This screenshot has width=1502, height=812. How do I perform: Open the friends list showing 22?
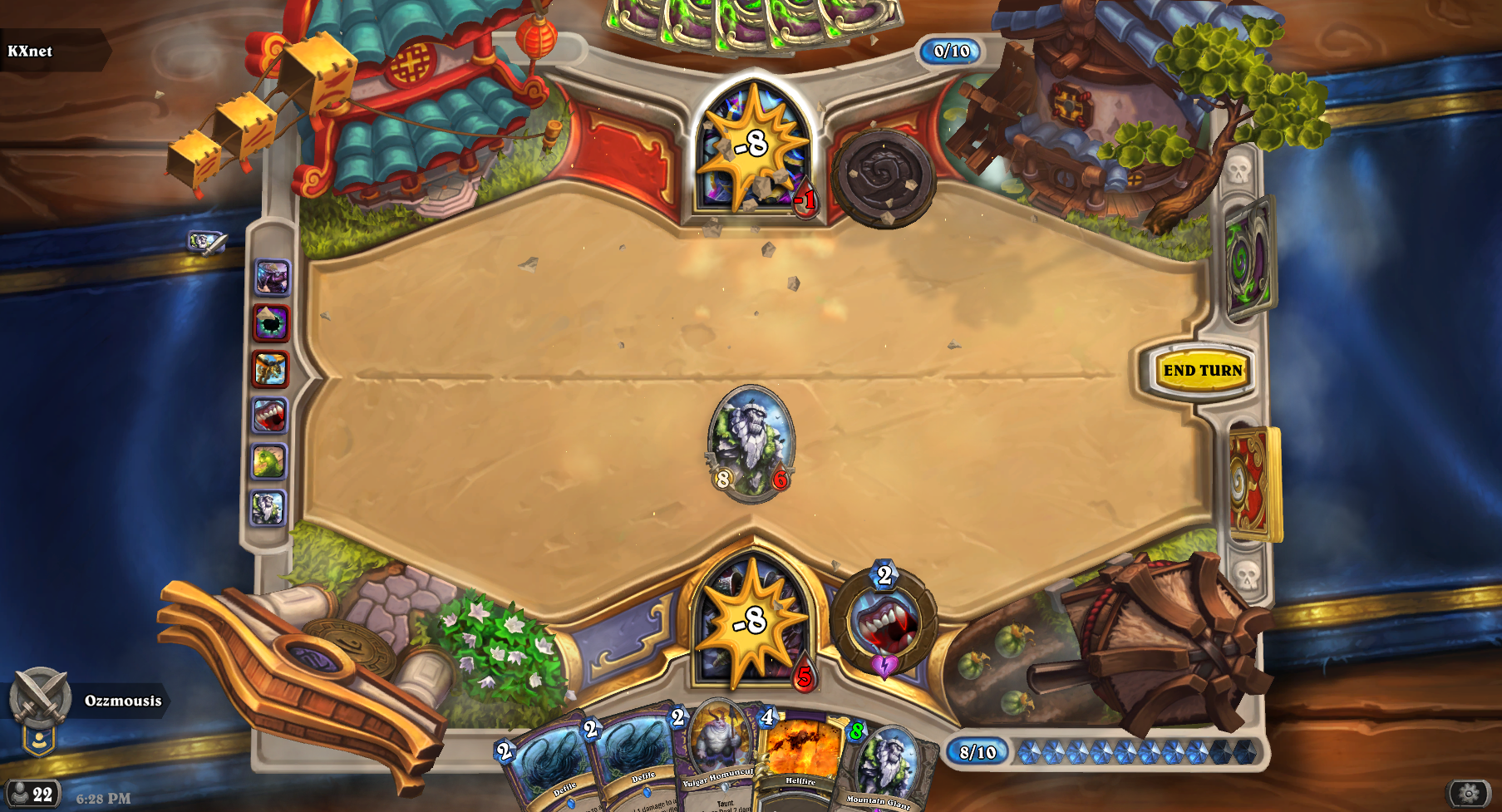30,794
